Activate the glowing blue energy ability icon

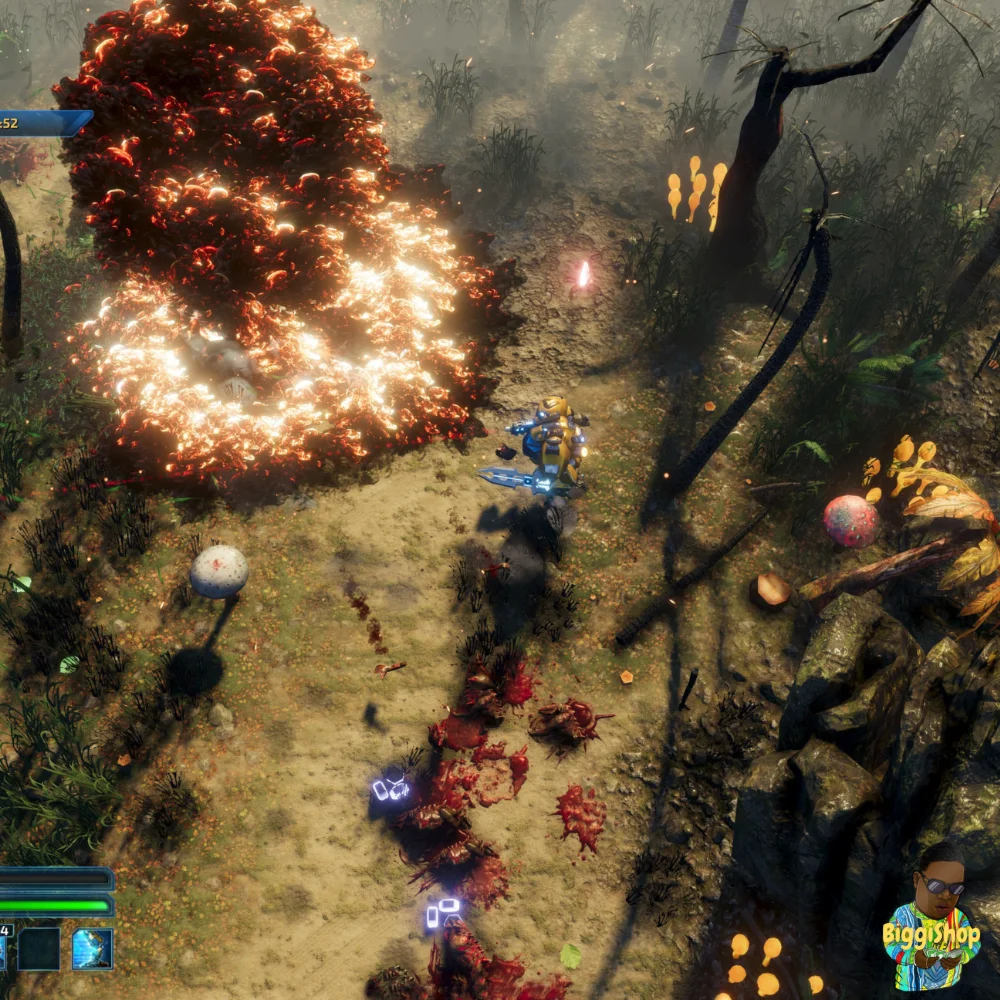[92, 948]
